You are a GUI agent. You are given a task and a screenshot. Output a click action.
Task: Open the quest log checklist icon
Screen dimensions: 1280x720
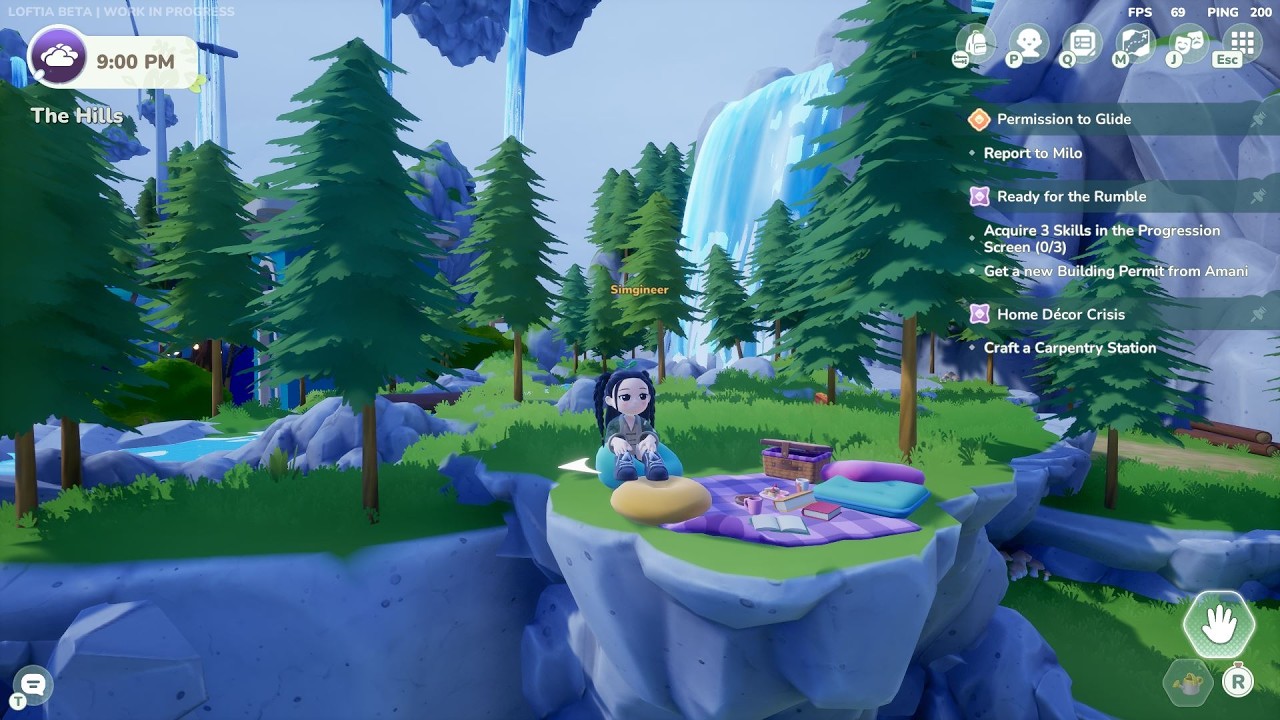click(1082, 43)
